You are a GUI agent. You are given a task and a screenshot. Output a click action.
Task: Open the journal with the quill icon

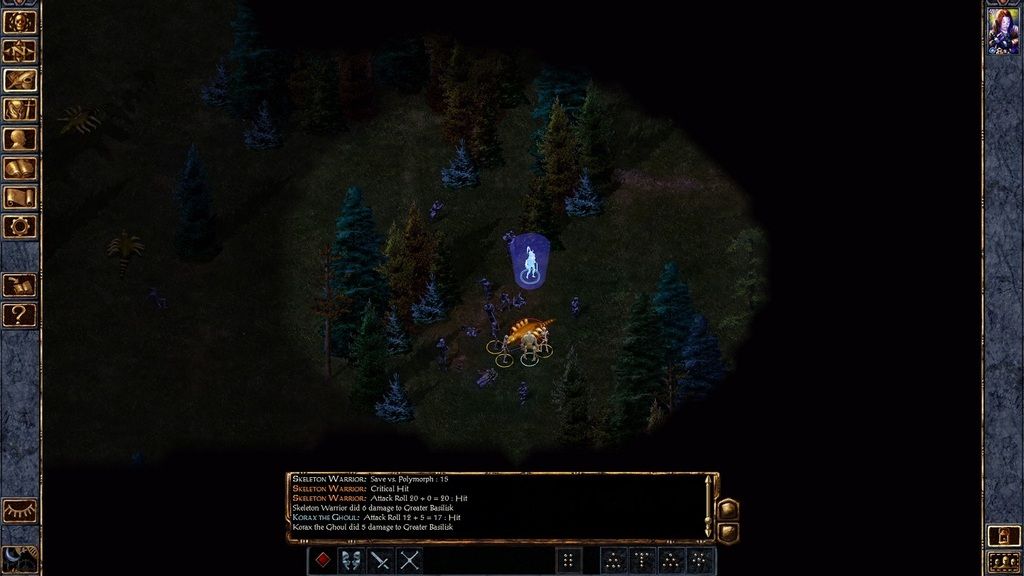coord(19,80)
